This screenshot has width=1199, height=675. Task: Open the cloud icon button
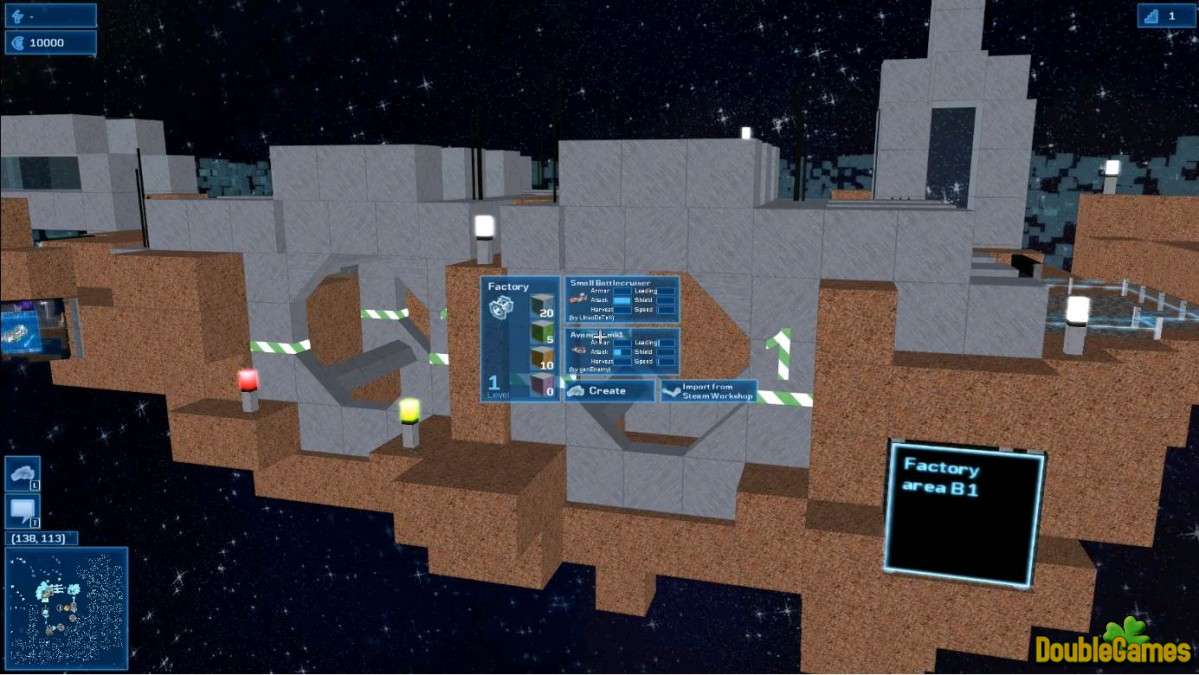(22, 474)
